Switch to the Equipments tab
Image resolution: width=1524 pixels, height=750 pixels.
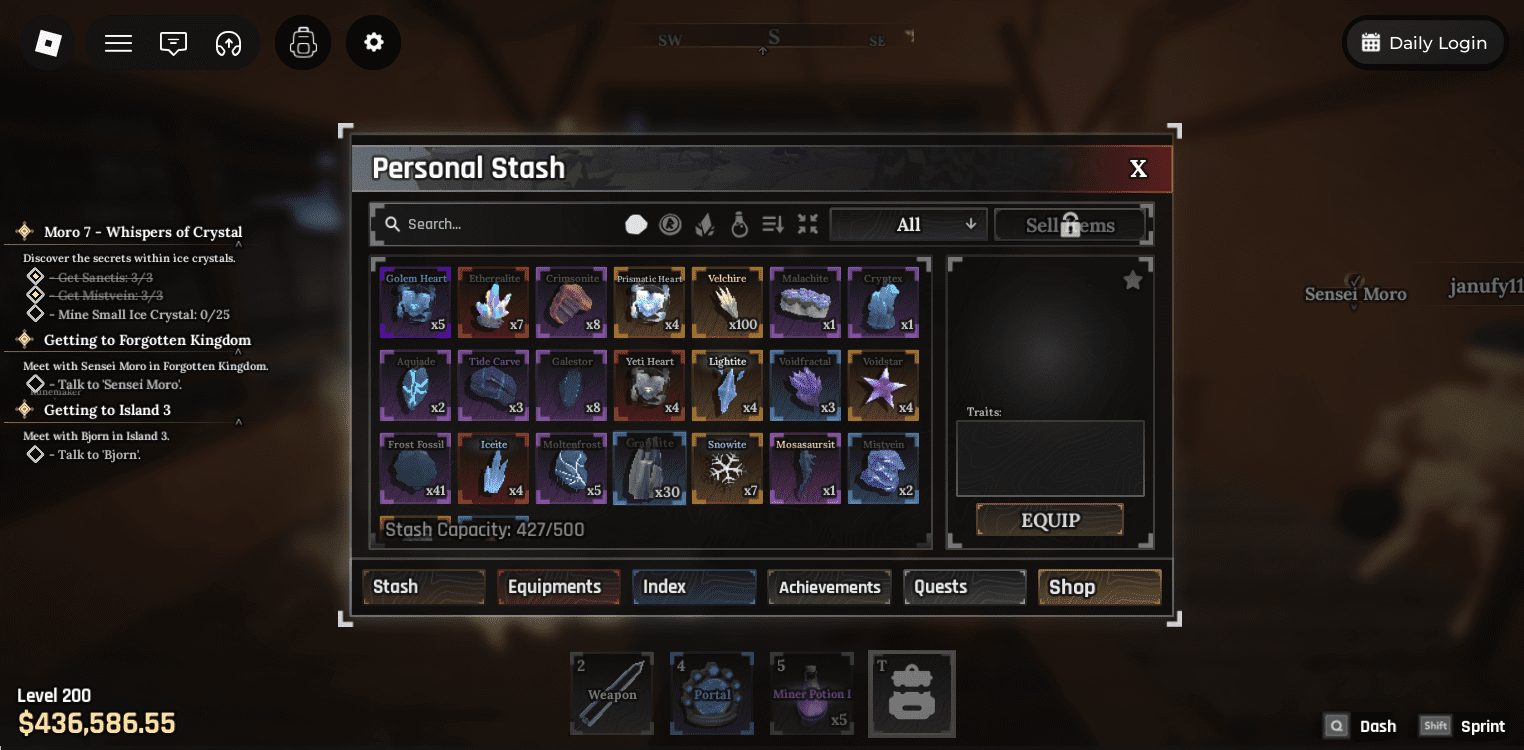[x=558, y=587]
